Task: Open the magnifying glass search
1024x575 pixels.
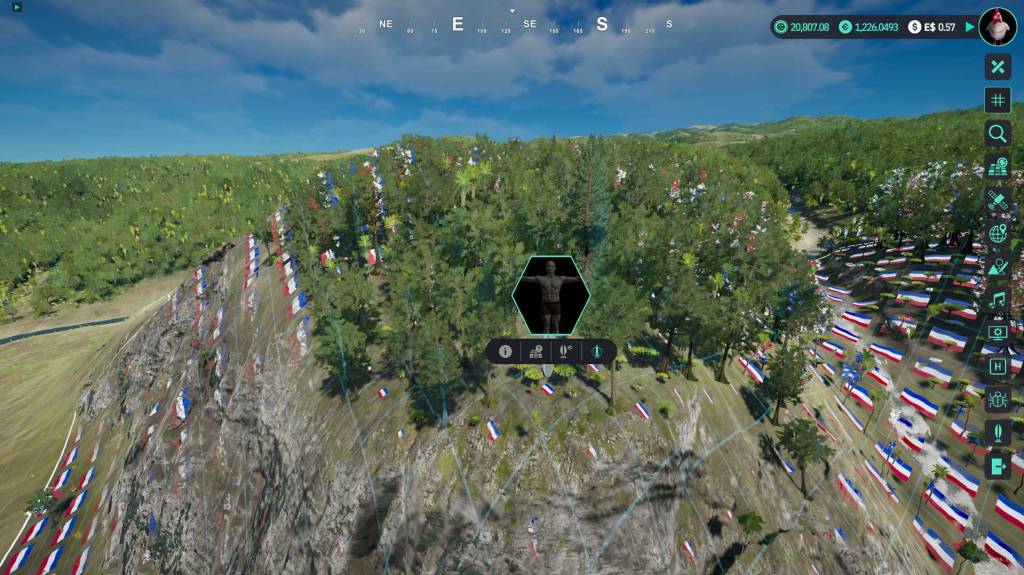Action: (x=997, y=133)
